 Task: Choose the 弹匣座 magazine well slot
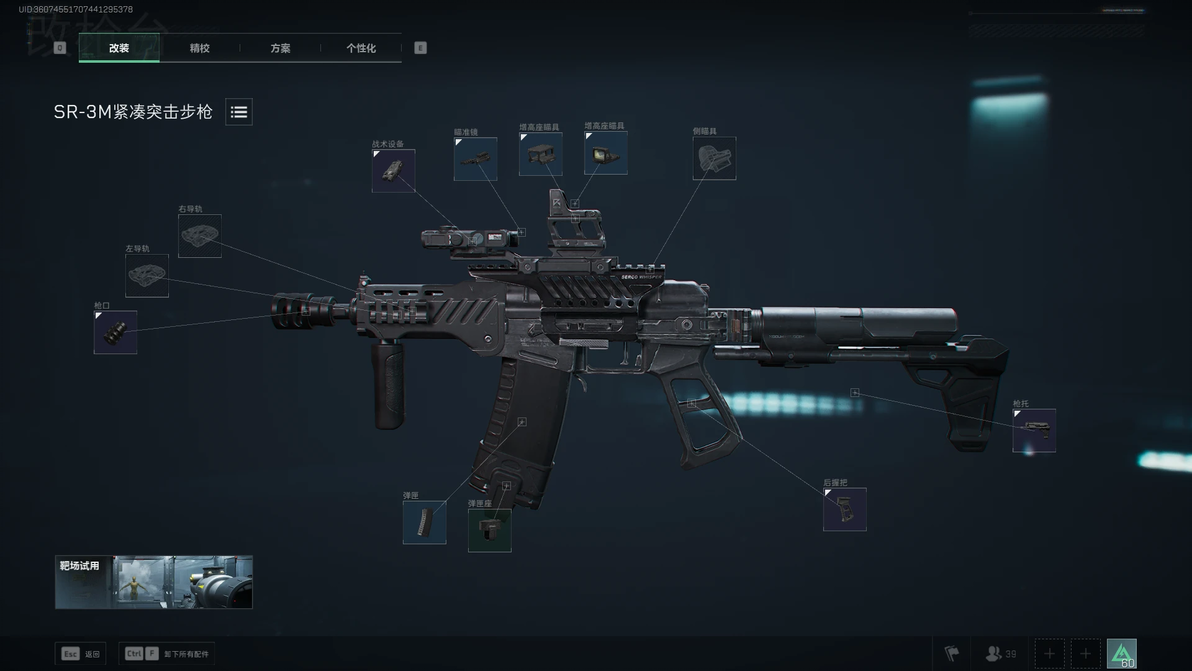click(489, 530)
